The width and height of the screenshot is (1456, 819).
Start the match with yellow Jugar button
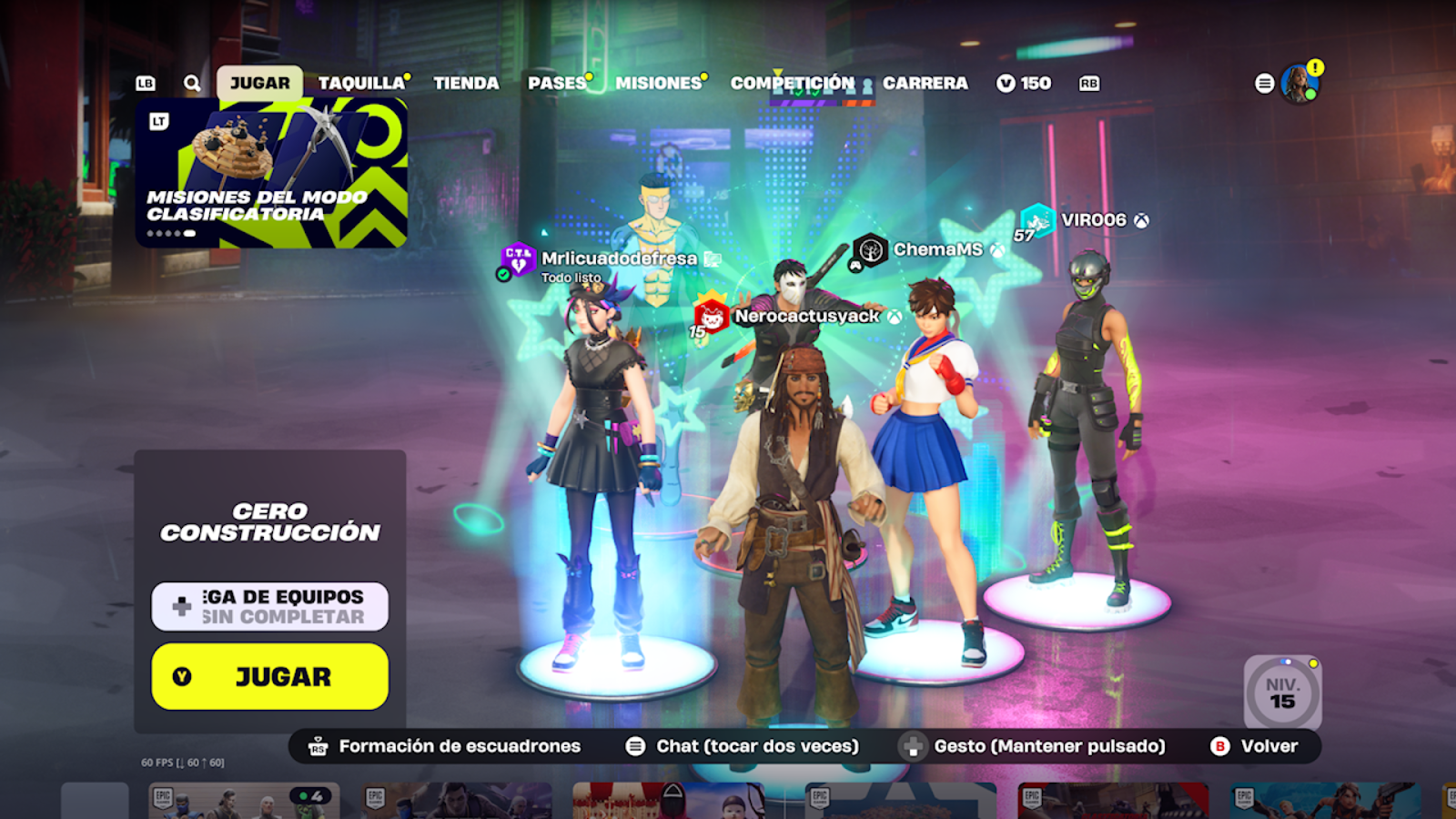270,676
